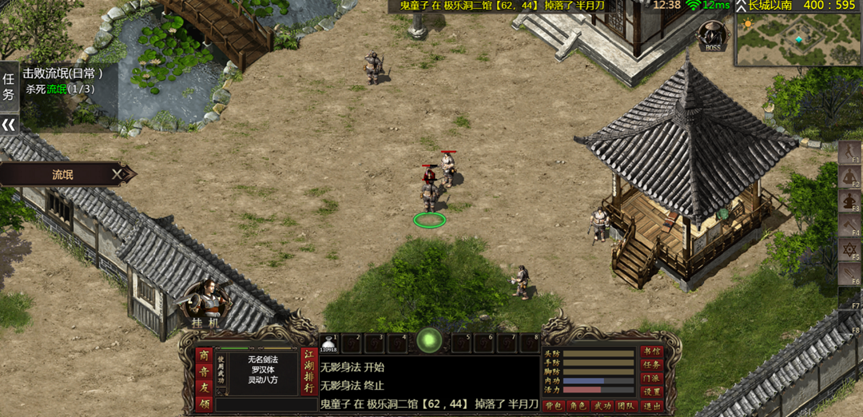
Task: Open the 任务 quest tab on the left
Action: (x=9, y=86)
